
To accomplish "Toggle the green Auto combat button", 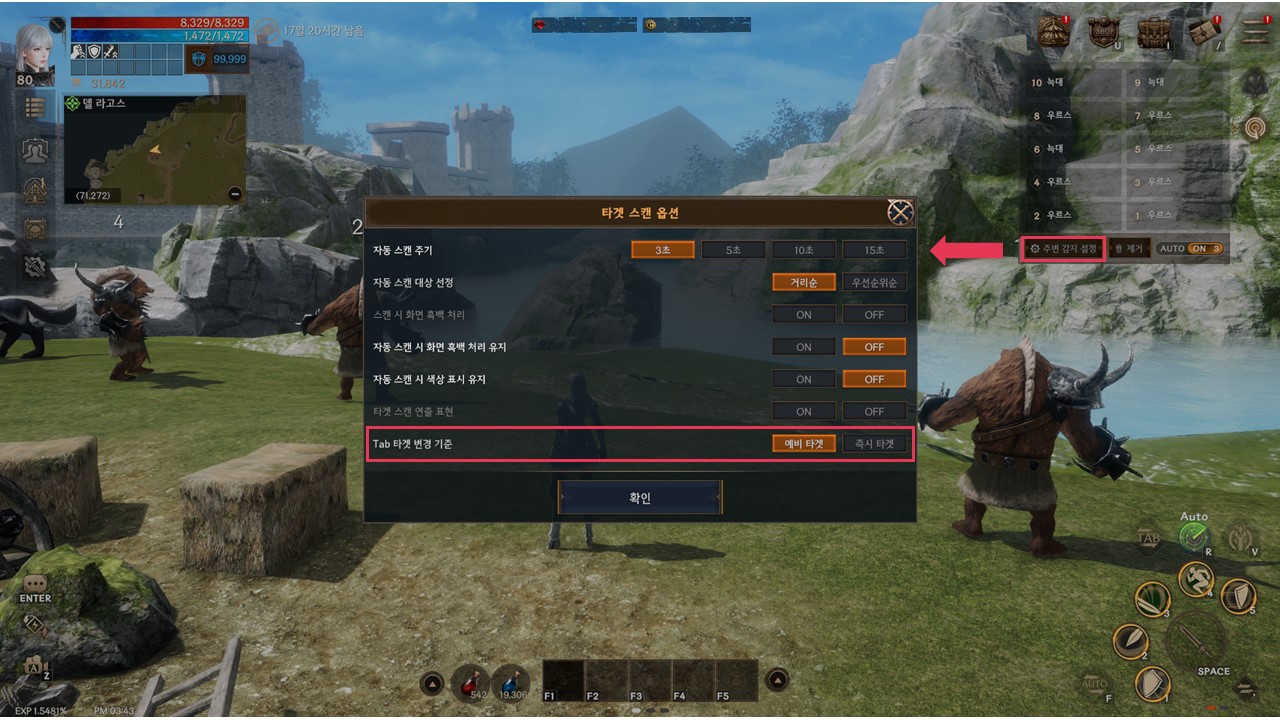I will click(x=1194, y=537).
